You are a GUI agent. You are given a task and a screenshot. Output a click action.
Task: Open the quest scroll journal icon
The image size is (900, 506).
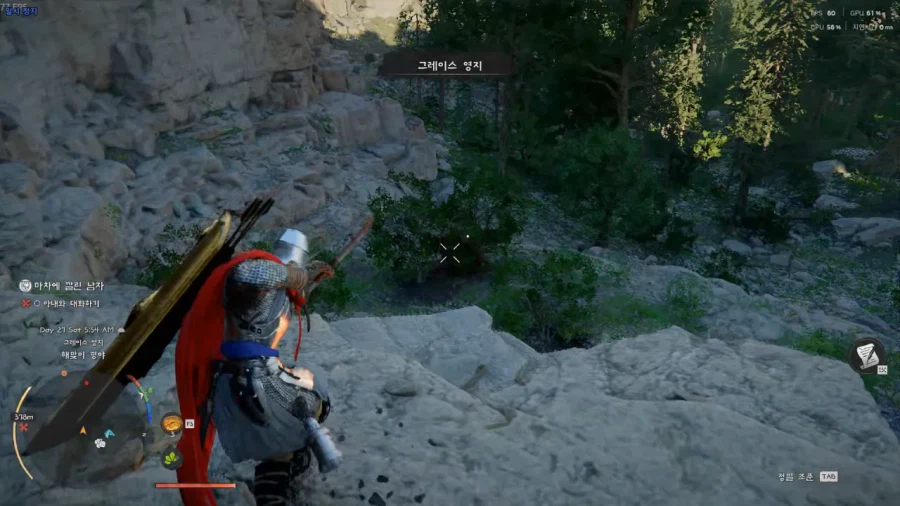[866, 355]
